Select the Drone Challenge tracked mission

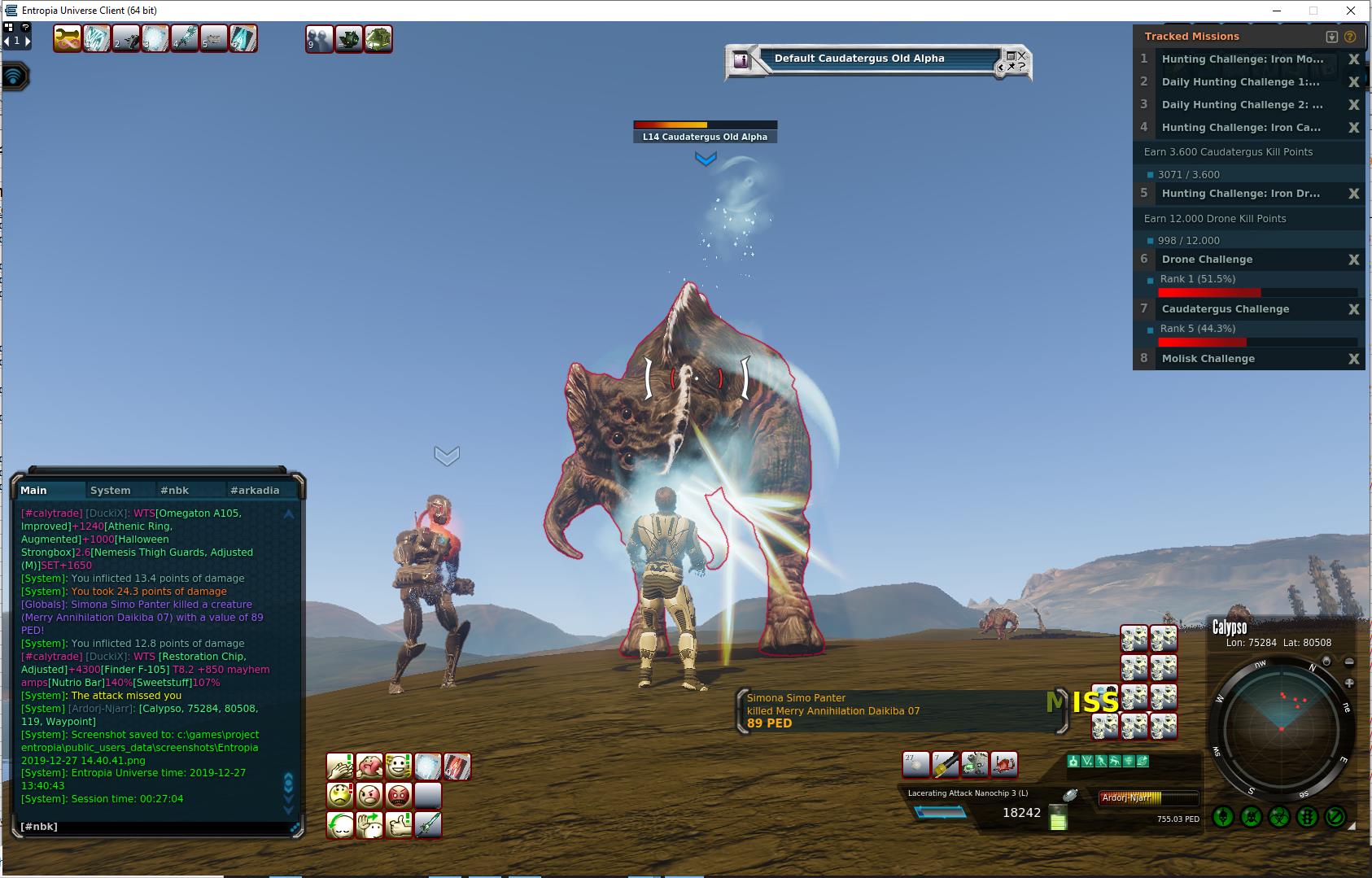(1207, 260)
